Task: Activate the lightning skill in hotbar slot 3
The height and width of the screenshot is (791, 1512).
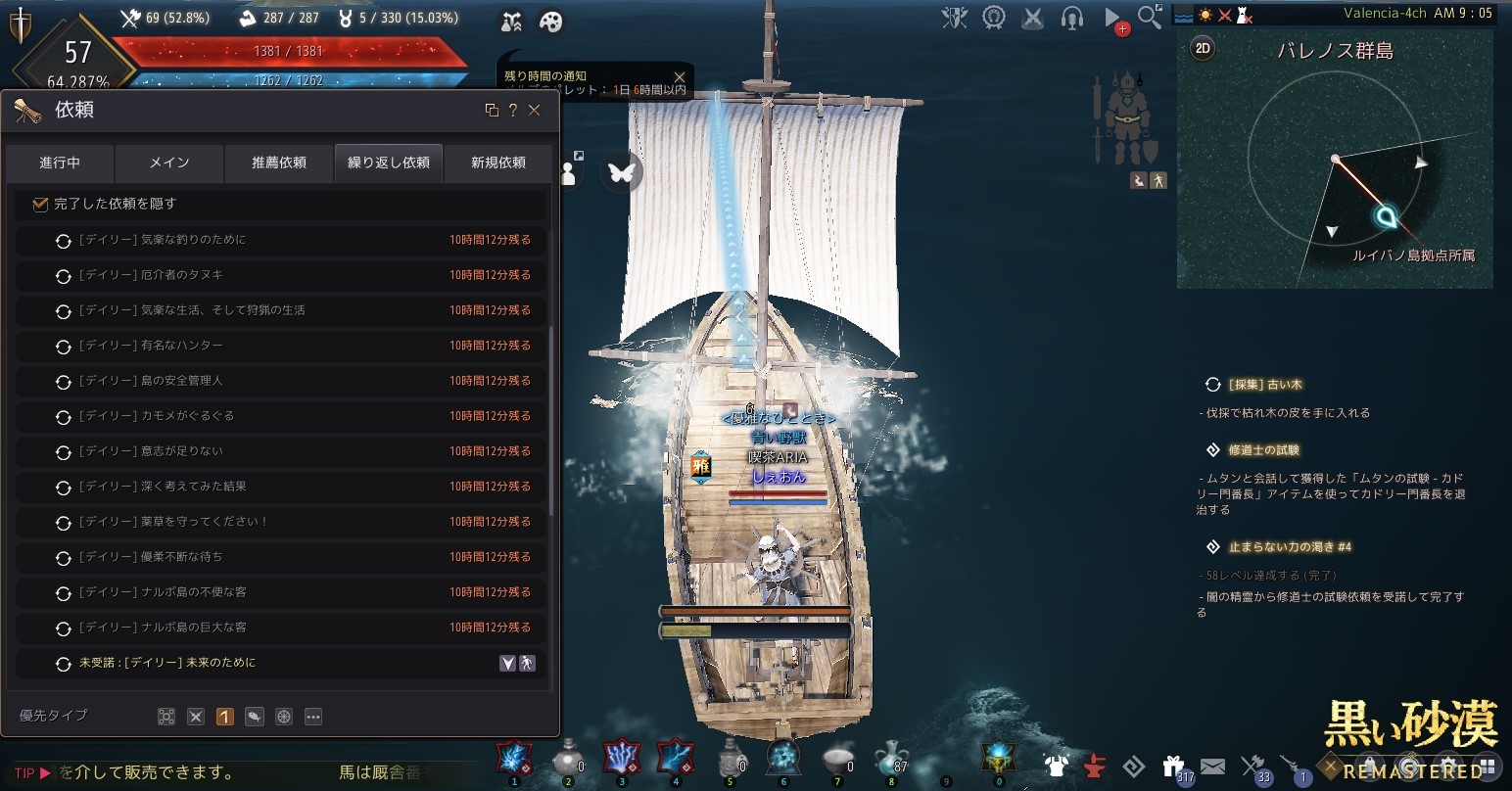Action: coord(621,758)
